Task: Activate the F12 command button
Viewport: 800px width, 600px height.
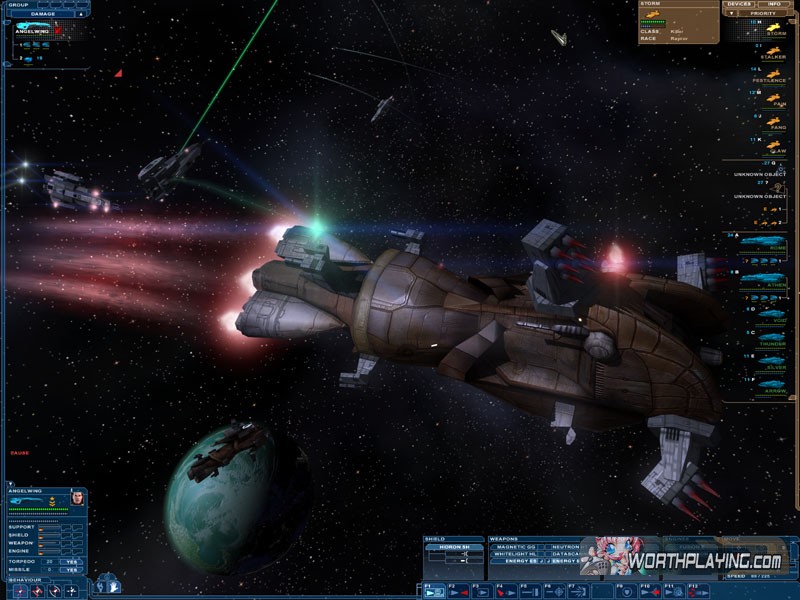Action: (x=697, y=591)
